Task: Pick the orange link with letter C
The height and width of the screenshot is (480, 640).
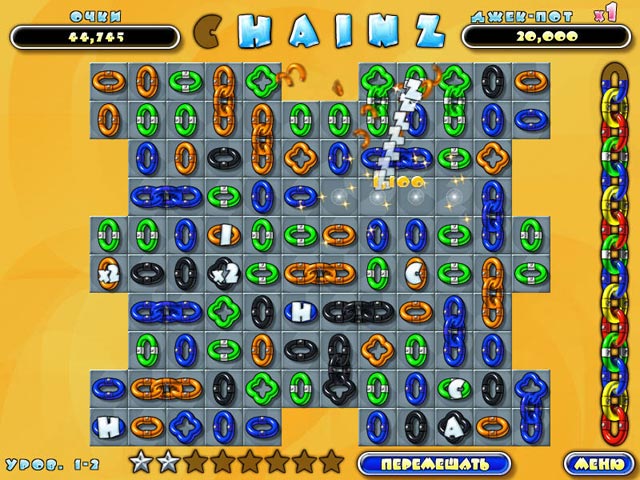Action: click(414, 271)
